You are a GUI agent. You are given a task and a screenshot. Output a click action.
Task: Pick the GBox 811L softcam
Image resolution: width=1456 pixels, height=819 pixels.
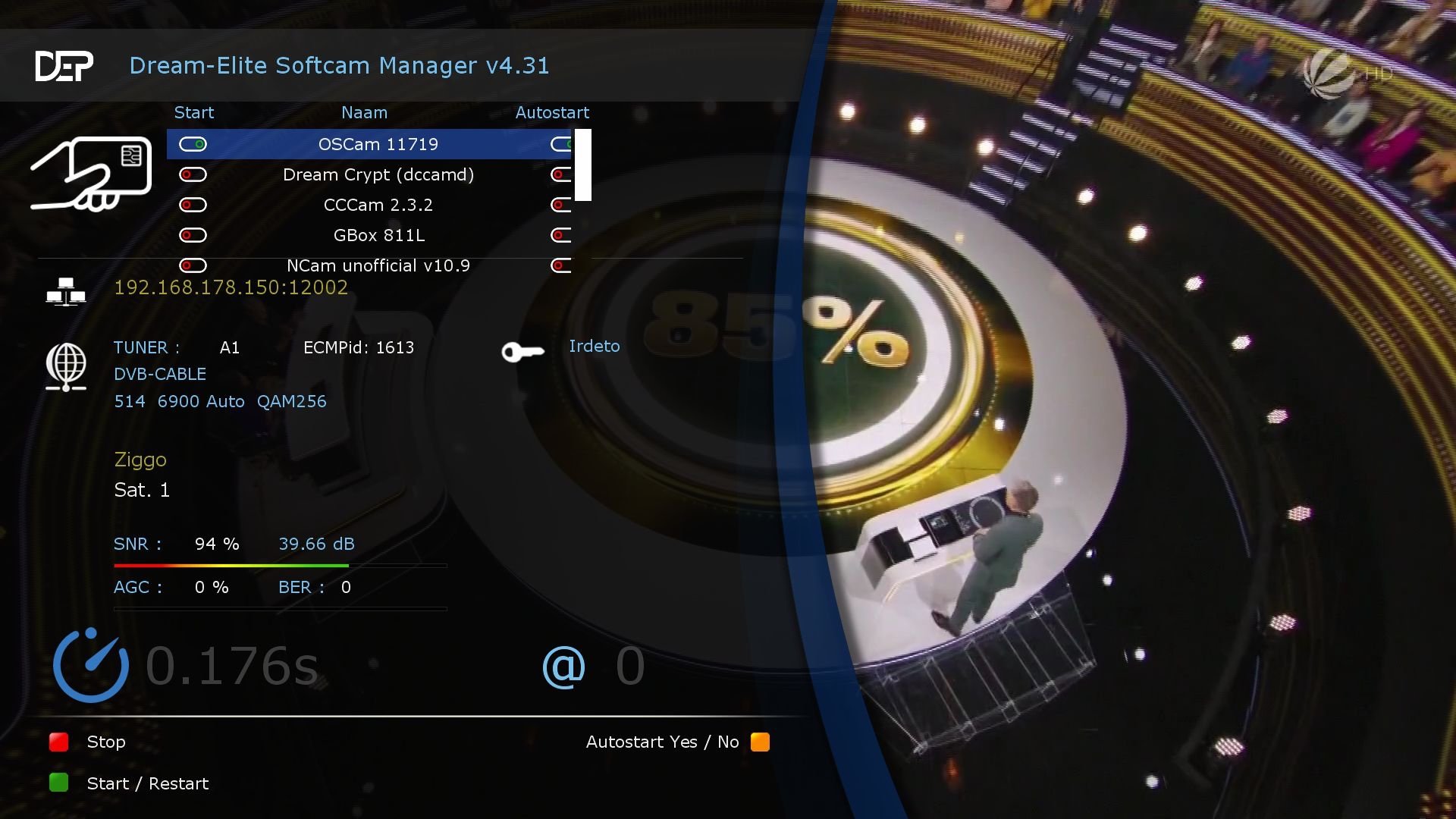point(378,235)
